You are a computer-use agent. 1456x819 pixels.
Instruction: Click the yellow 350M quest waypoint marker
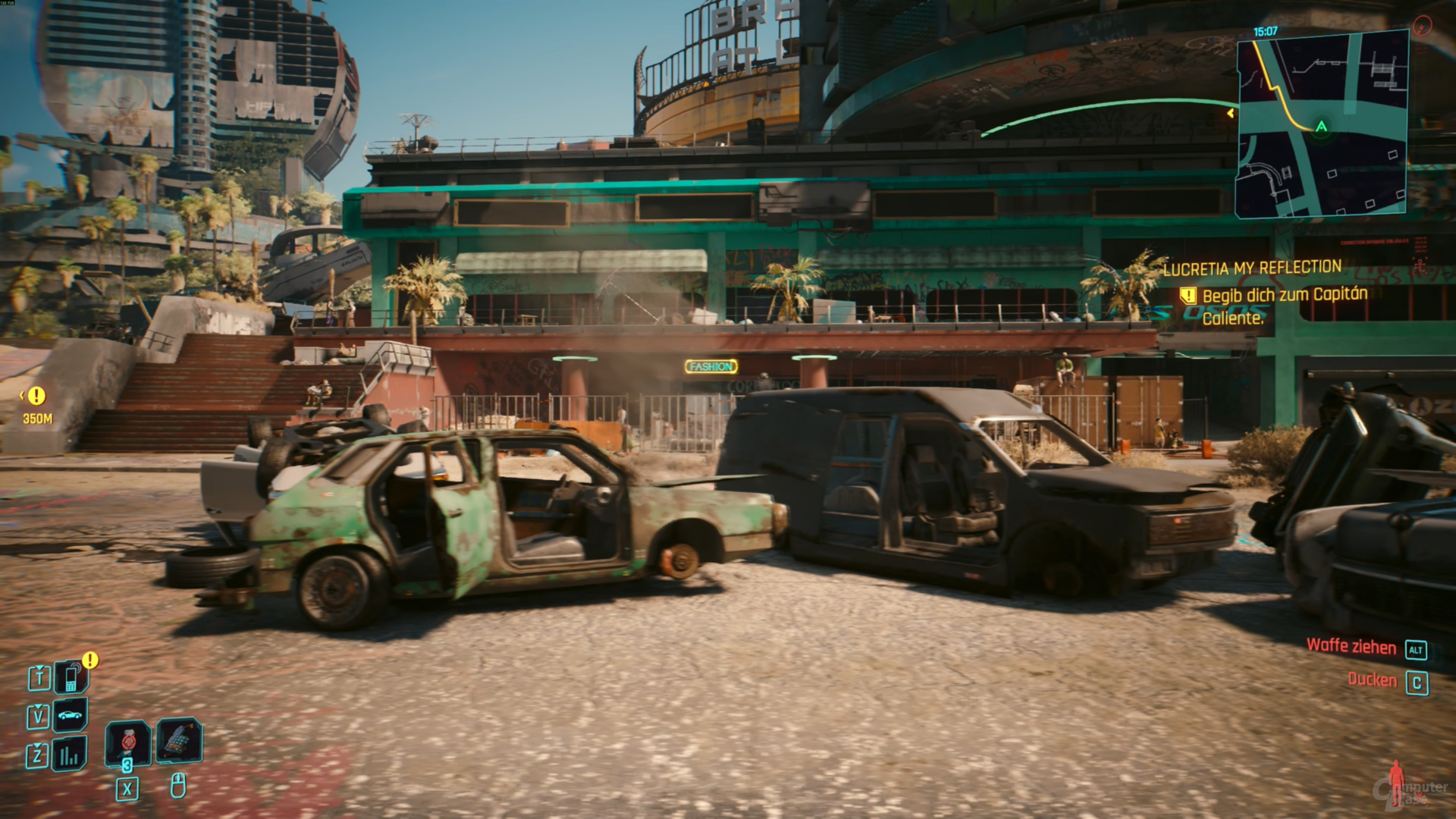36,395
